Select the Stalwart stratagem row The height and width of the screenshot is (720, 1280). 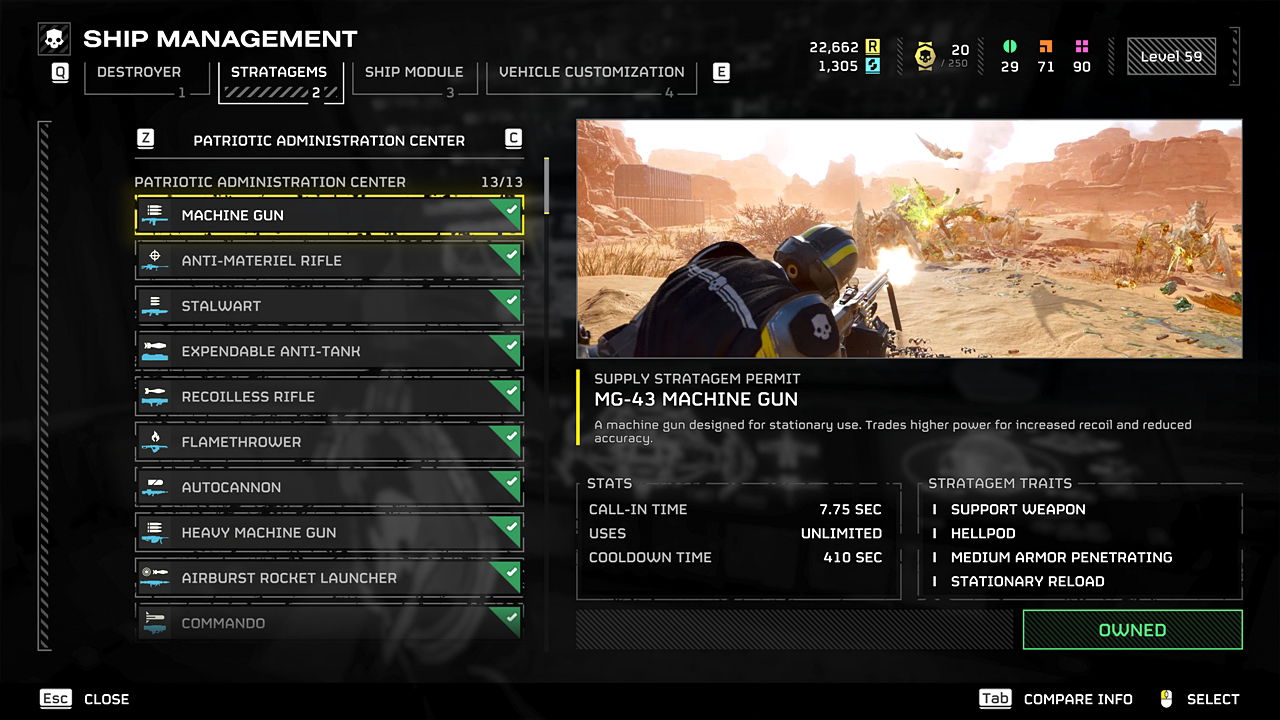pos(329,306)
